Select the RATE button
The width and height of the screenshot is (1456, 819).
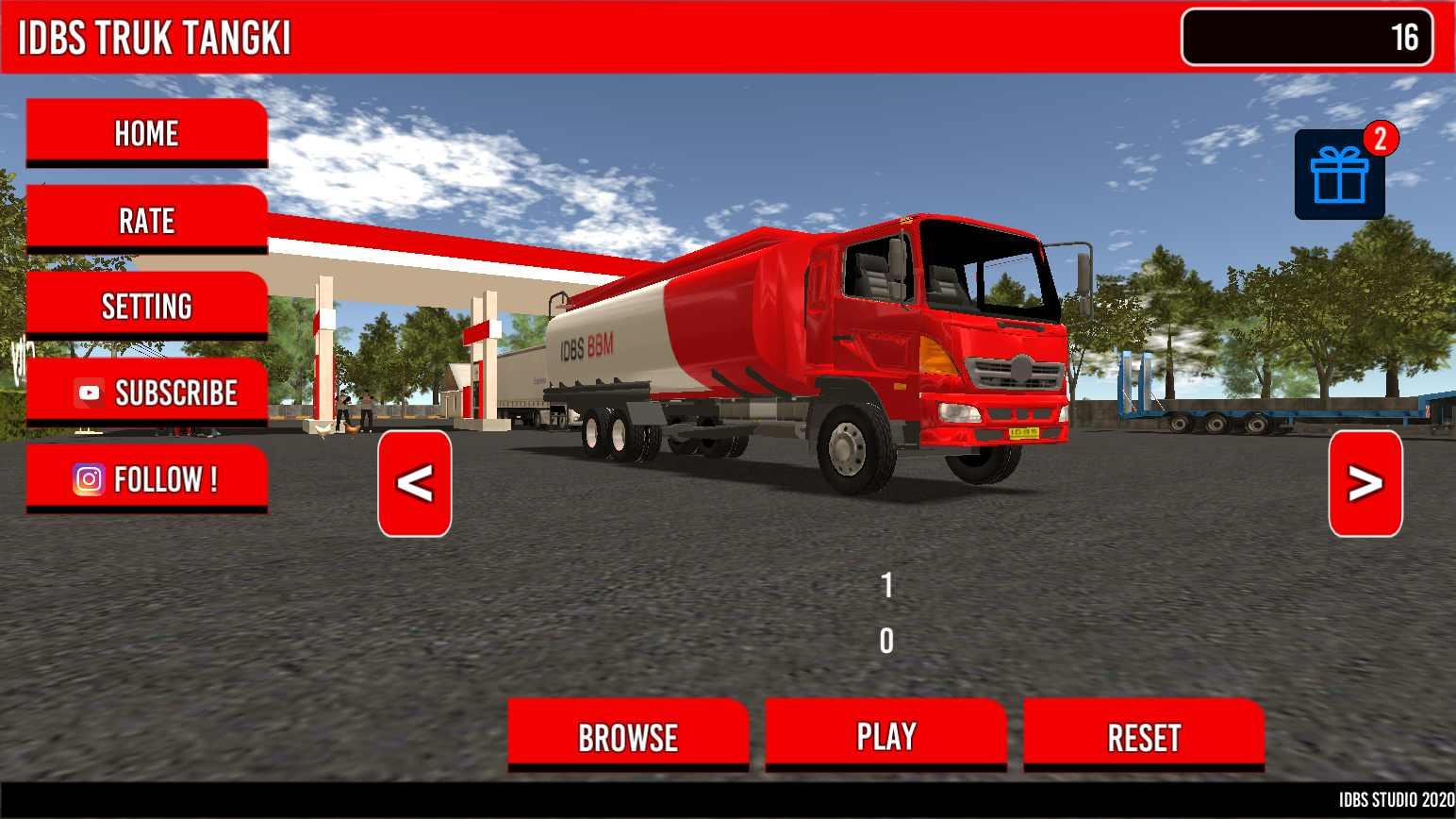(x=146, y=220)
